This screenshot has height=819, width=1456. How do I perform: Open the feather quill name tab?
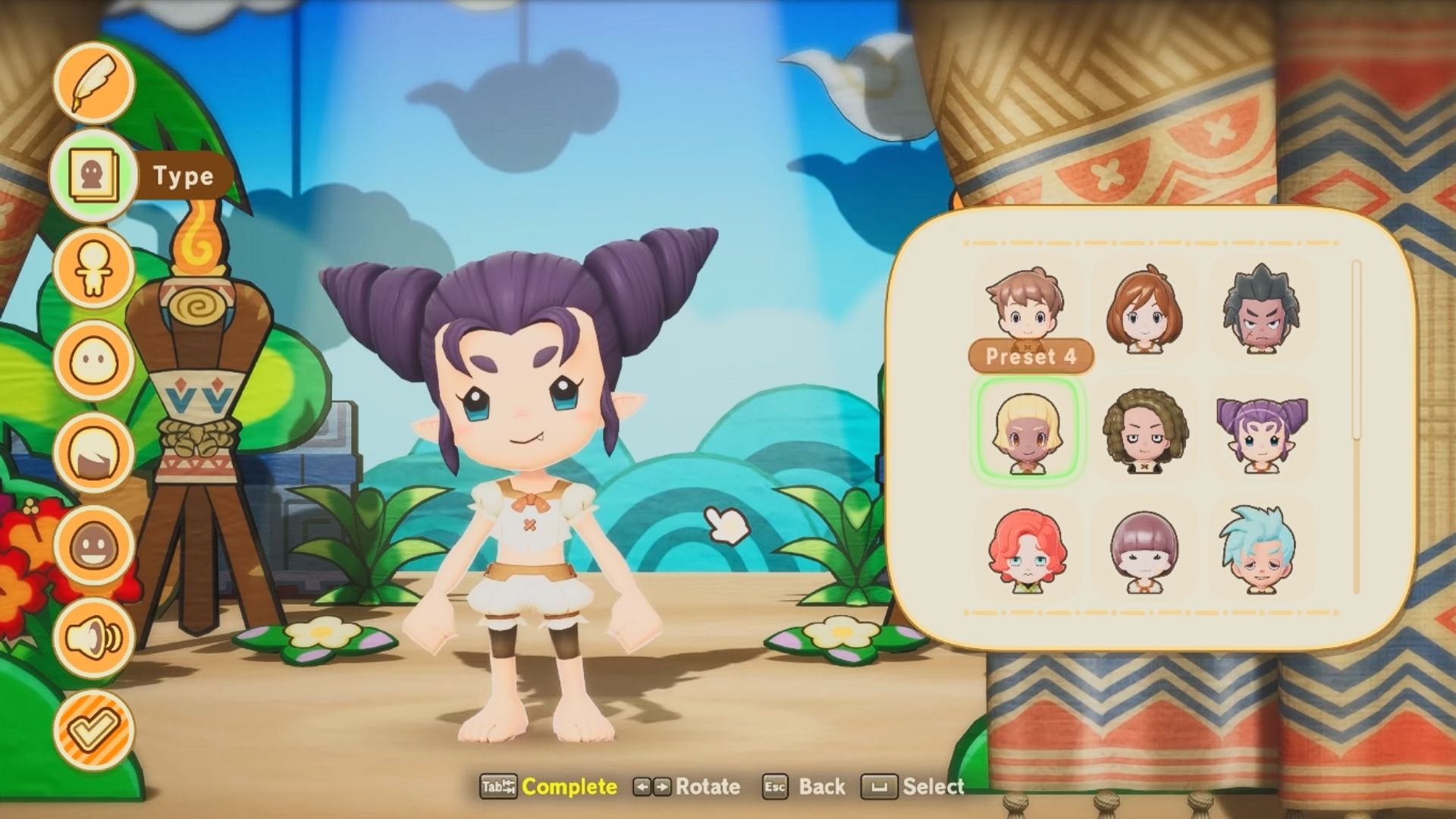tap(94, 83)
